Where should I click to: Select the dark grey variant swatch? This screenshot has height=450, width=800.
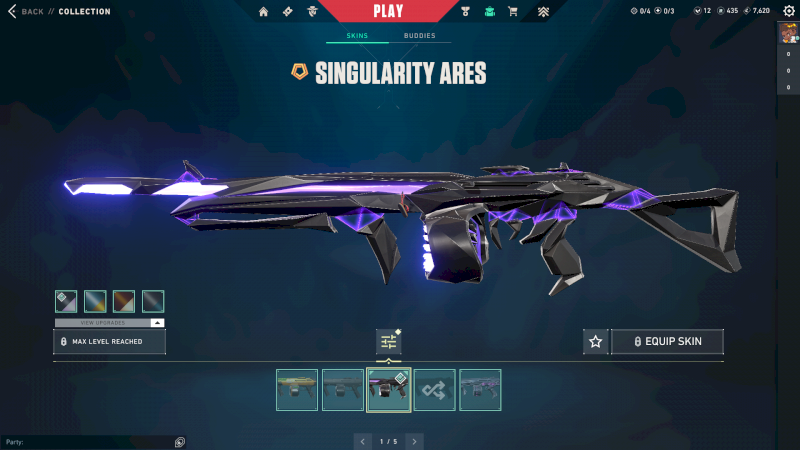click(153, 301)
